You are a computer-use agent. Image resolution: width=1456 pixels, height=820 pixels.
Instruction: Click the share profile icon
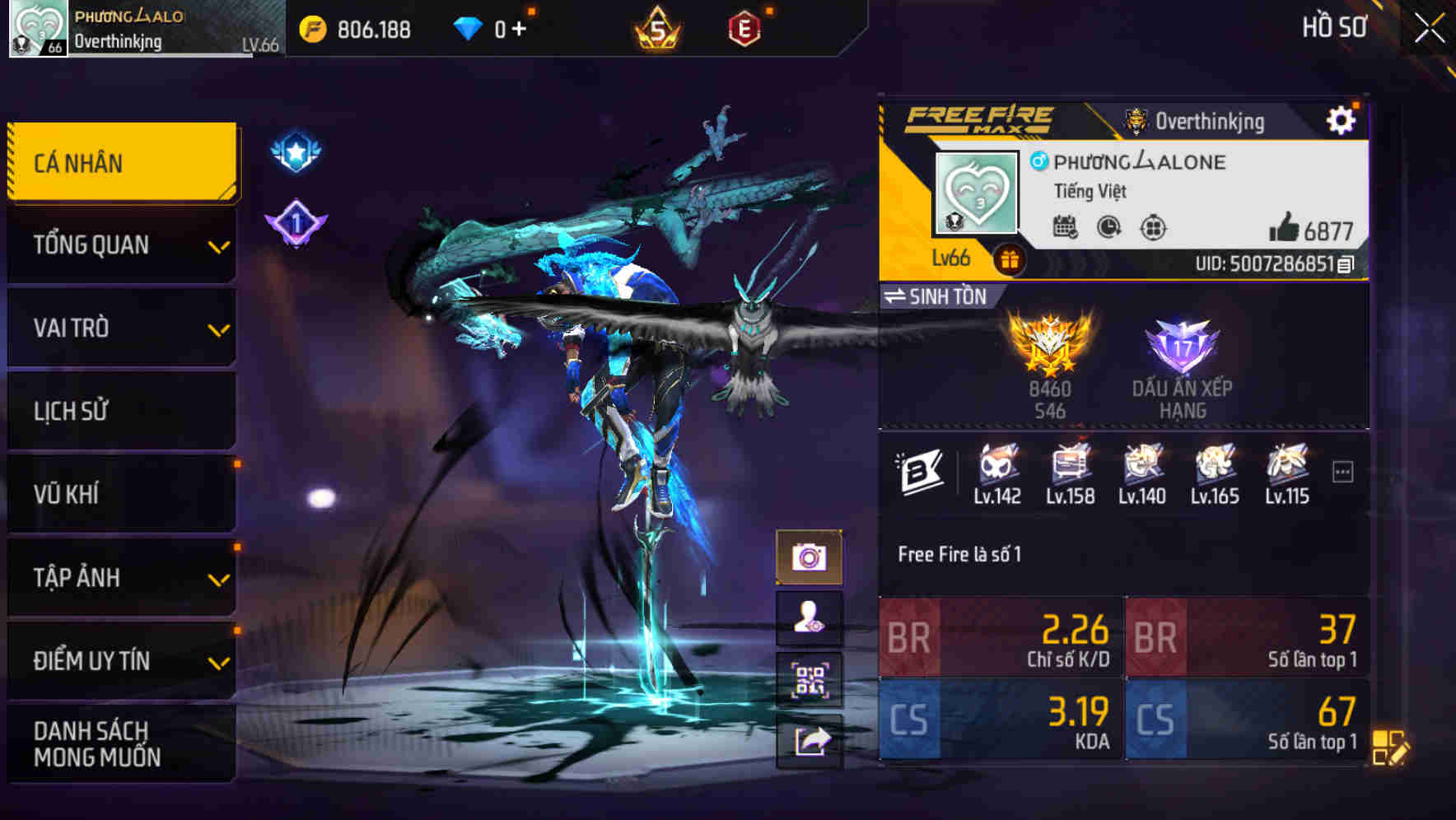[x=811, y=741]
